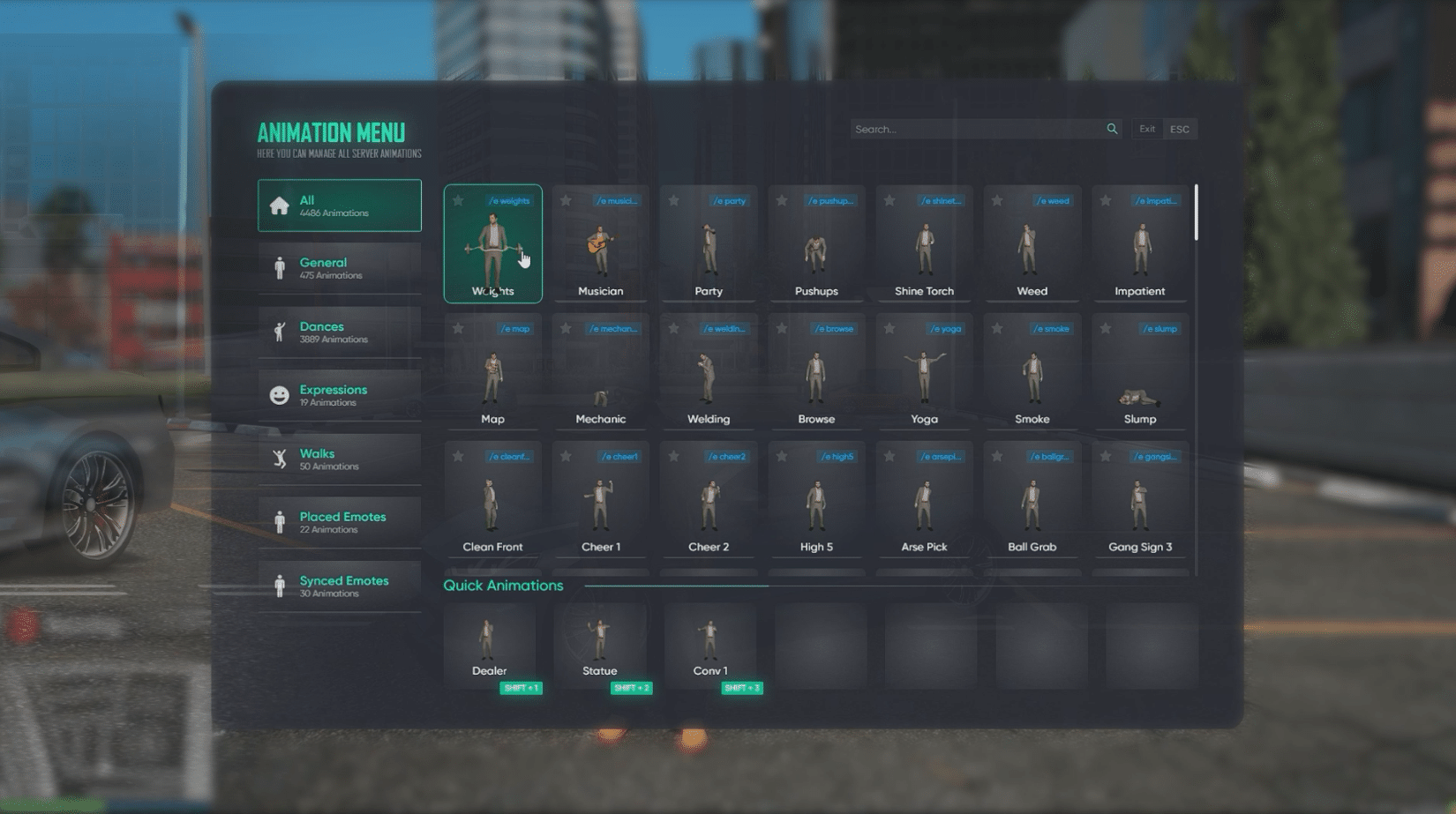Activate the Dealer quick animation

tap(489, 646)
